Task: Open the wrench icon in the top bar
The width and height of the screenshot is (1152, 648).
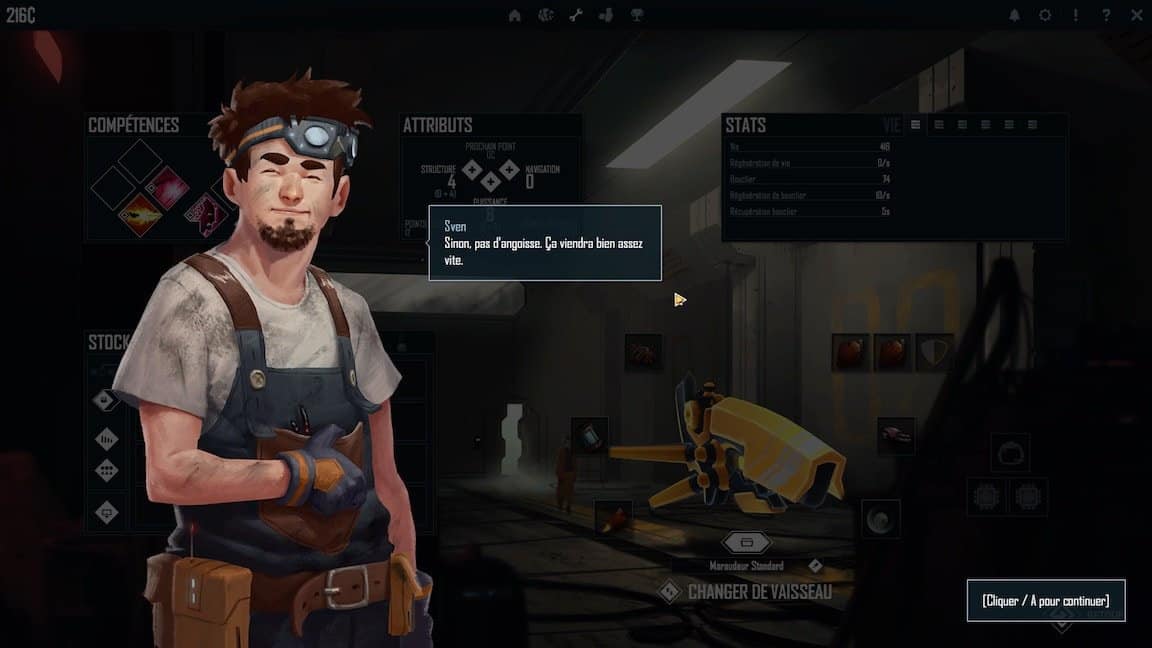Action: point(576,15)
